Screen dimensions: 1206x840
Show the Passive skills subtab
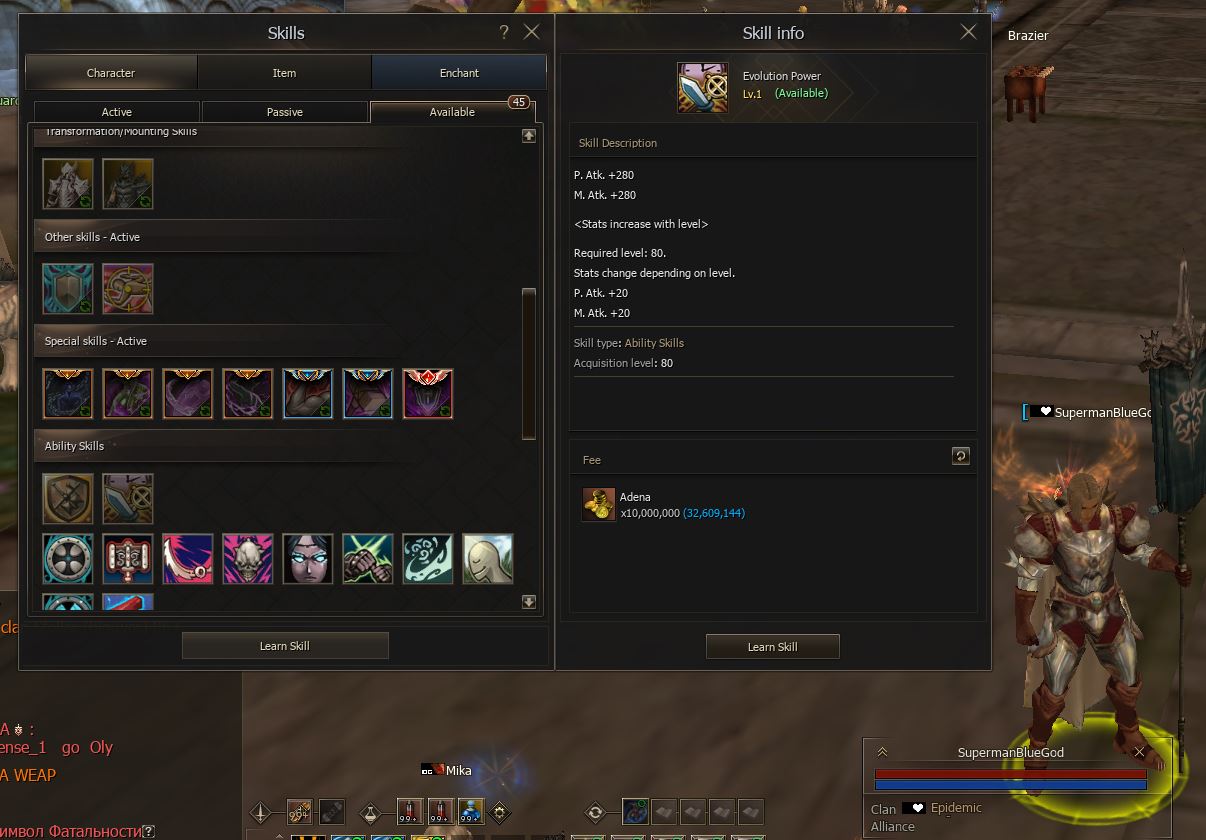(285, 112)
